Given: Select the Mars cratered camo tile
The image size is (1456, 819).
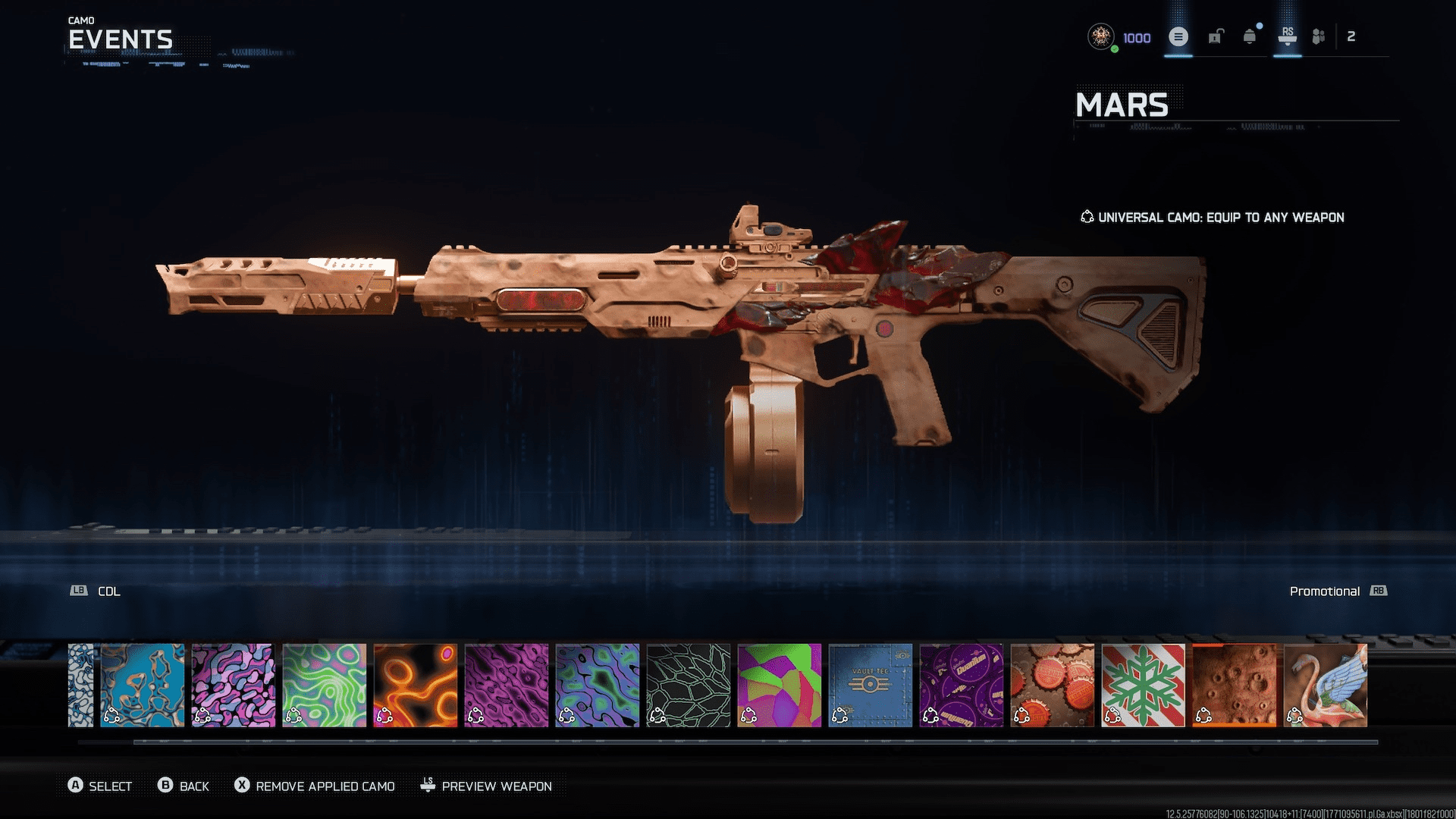Looking at the screenshot, I should click(1234, 685).
